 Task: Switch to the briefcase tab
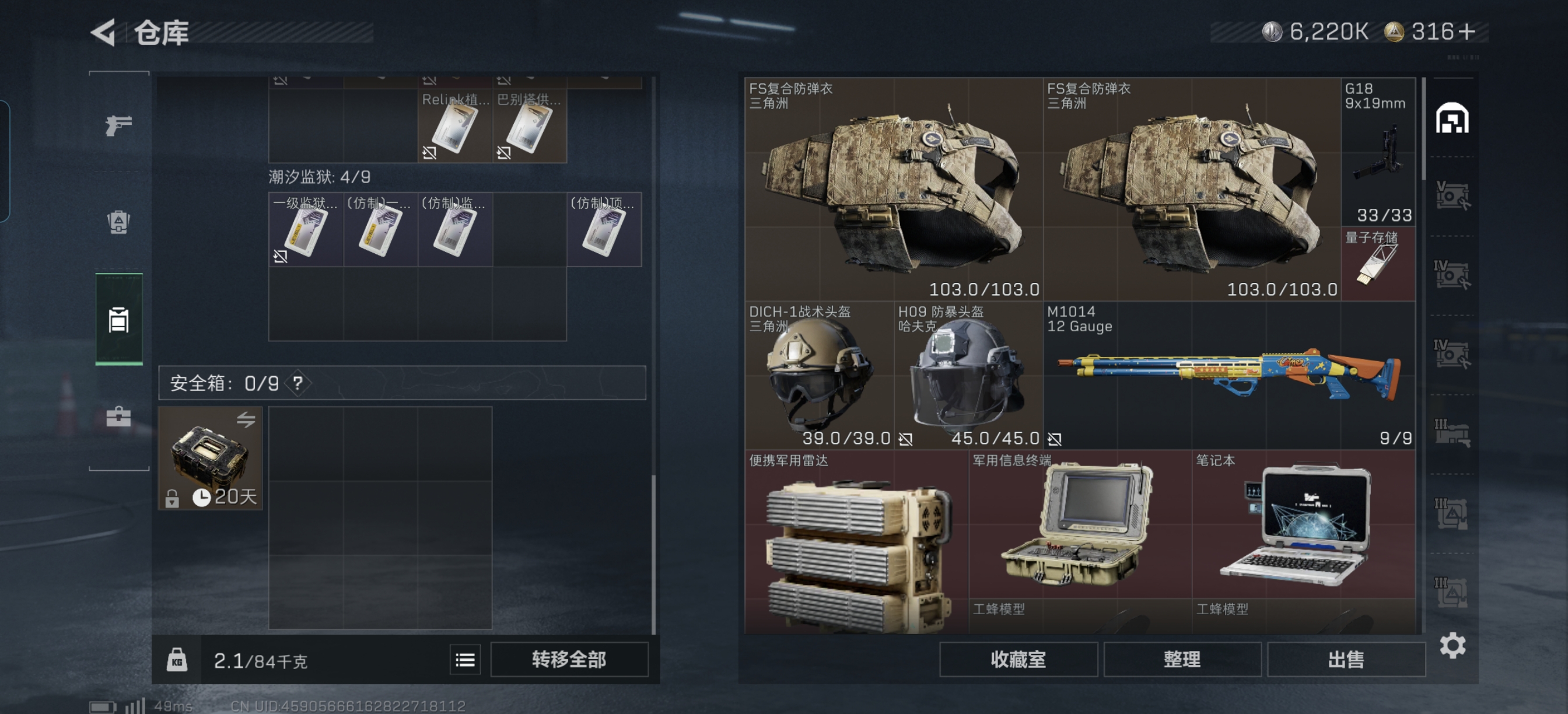118,417
